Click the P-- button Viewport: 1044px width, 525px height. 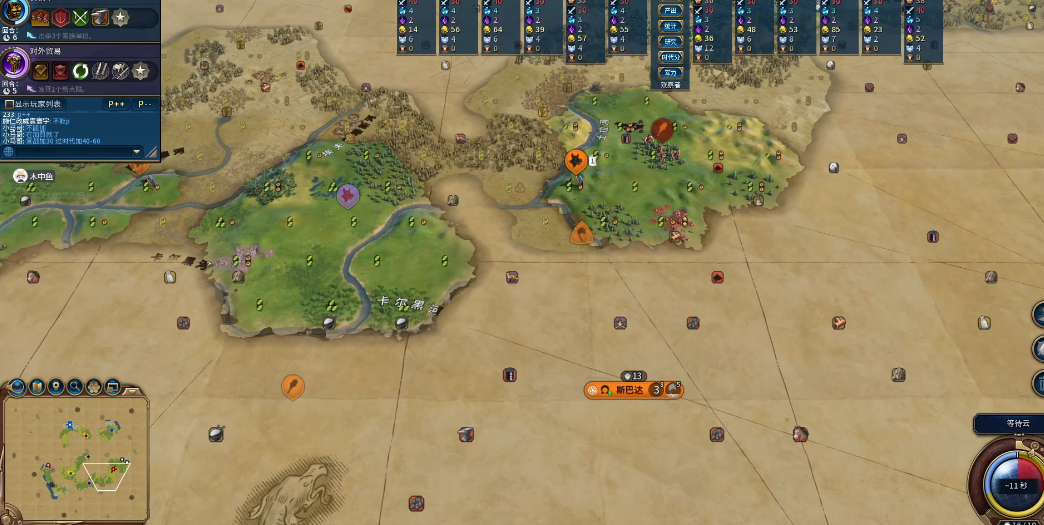coord(144,104)
